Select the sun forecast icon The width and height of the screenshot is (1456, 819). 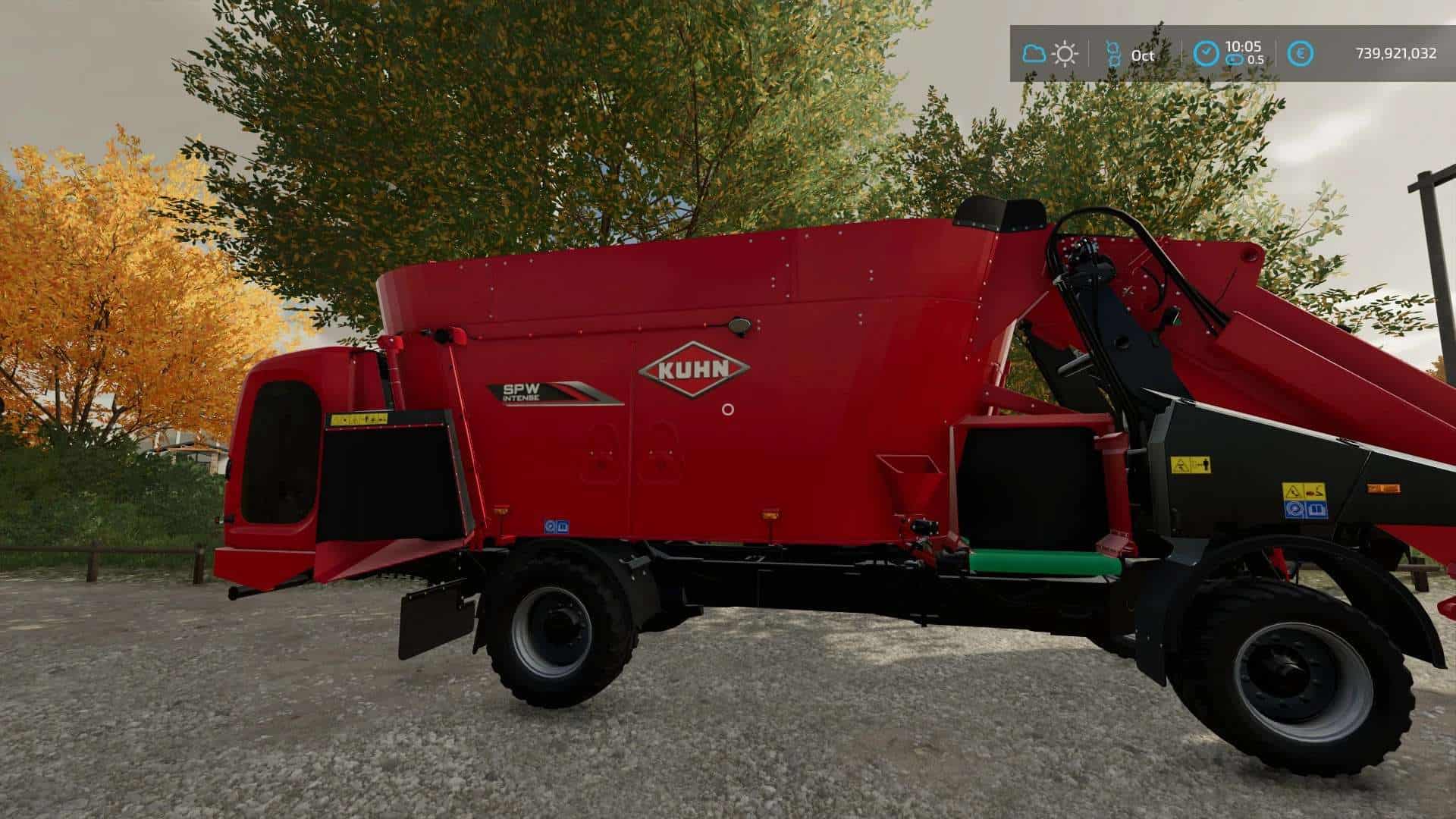point(1065,52)
